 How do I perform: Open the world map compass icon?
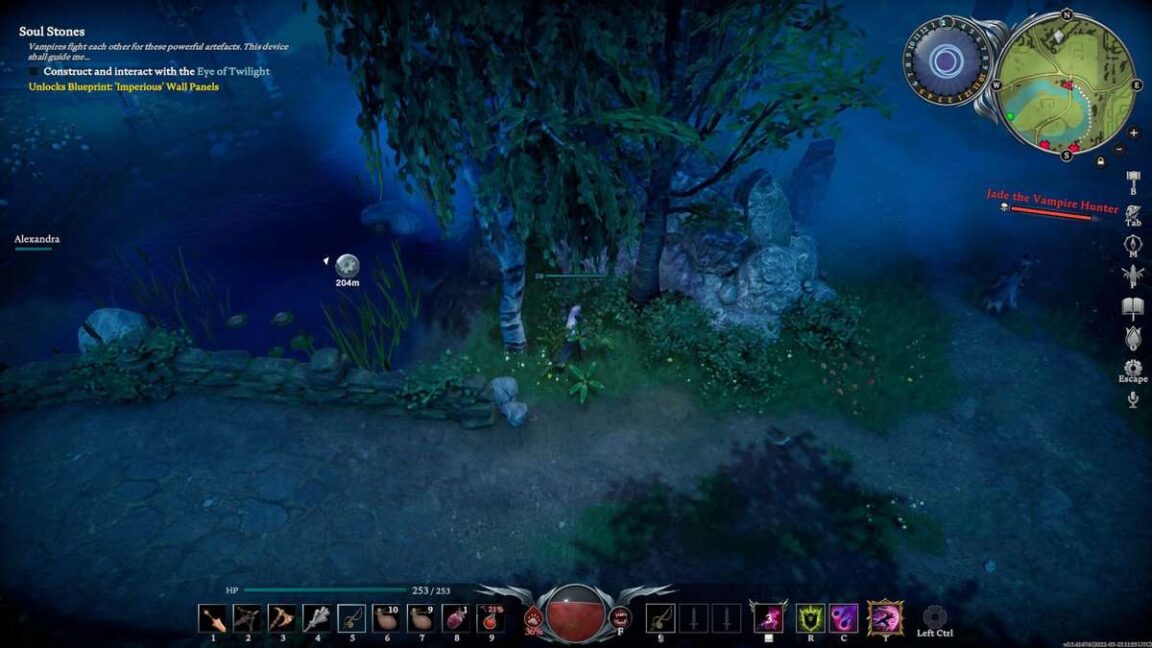point(1133,246)
